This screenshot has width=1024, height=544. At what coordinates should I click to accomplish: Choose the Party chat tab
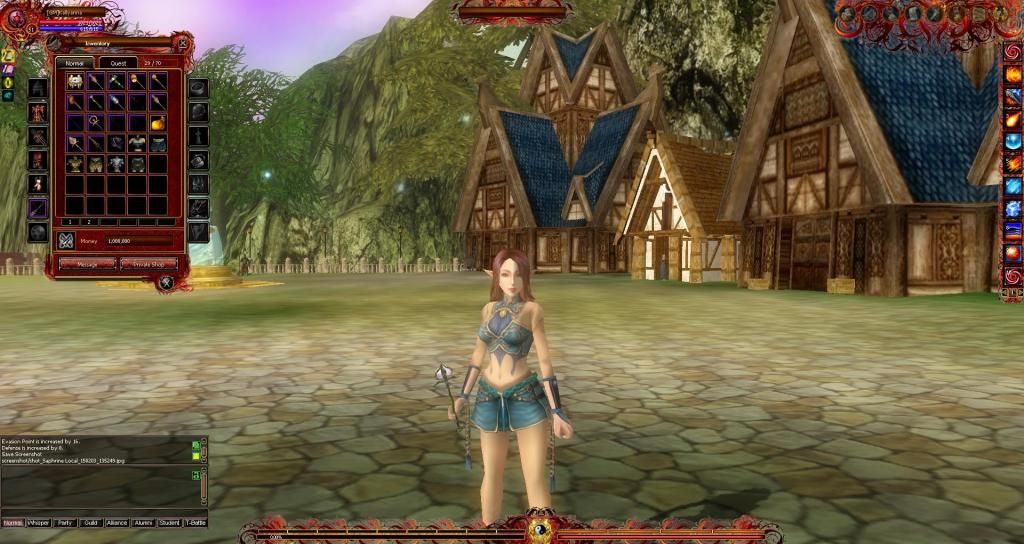click(65, 522)
